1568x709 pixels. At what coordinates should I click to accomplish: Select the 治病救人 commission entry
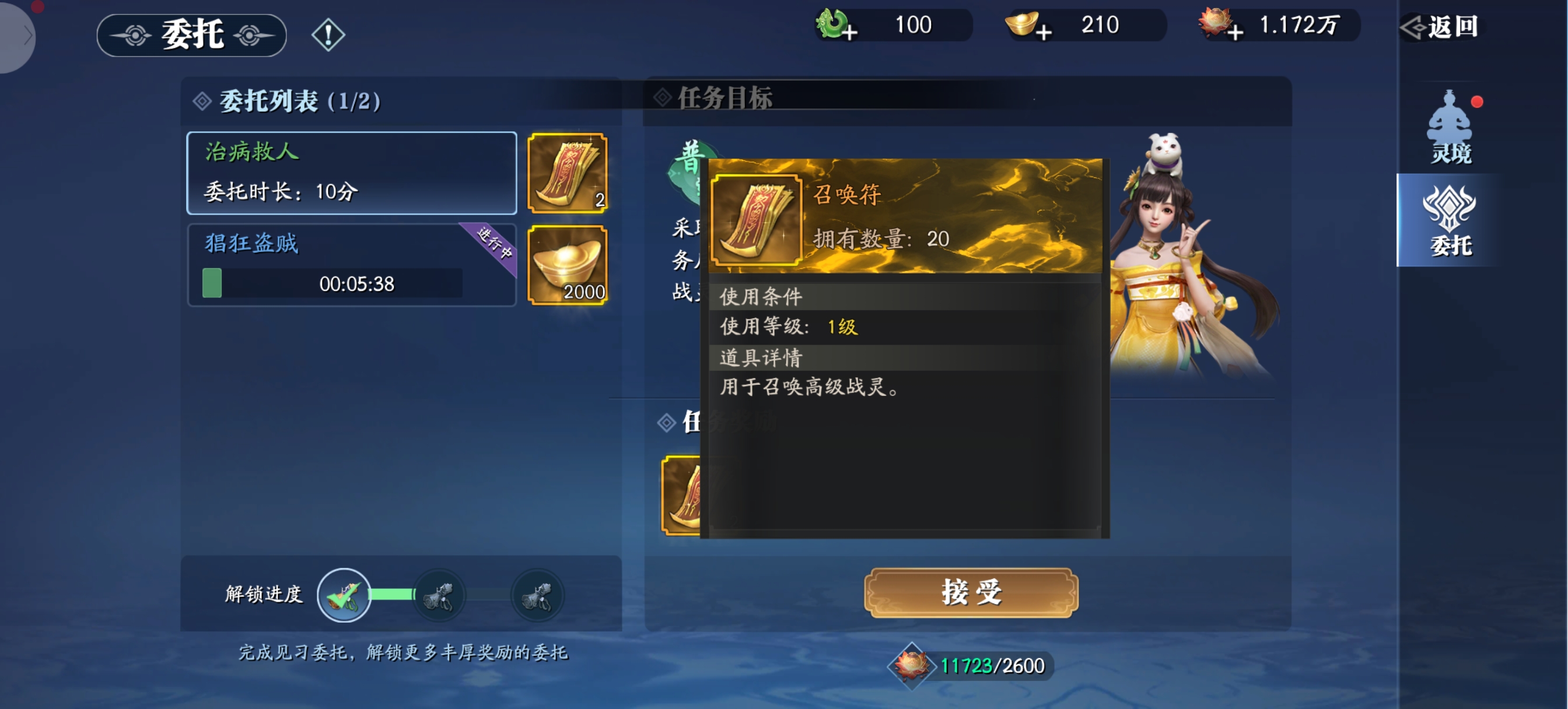point(351,173)
